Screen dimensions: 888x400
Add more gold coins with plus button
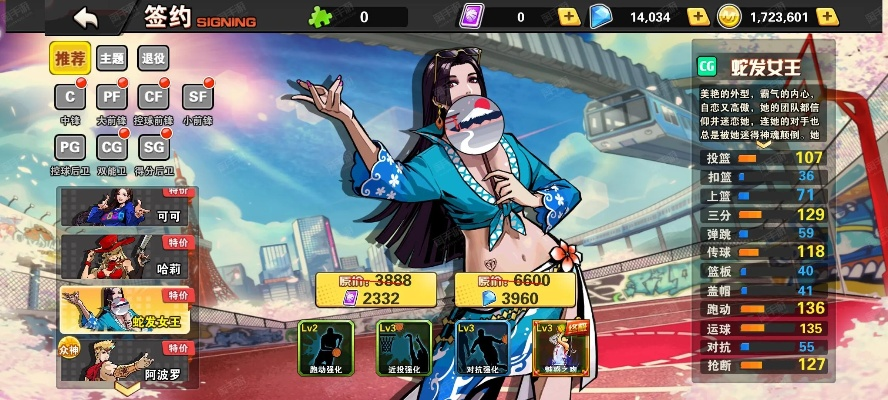827,16
